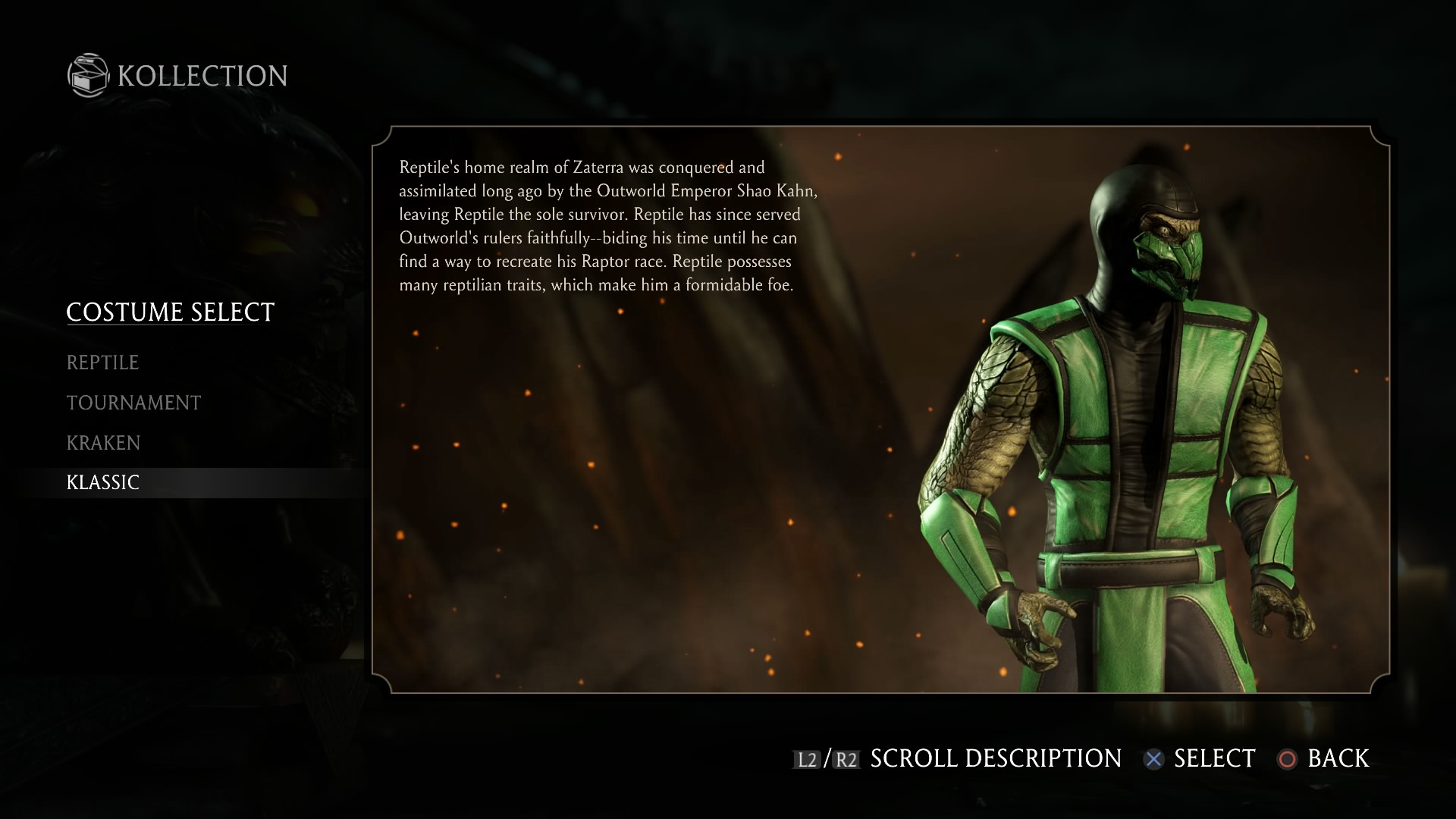1456x819 pixels.
Task: Highlight the TOURNAMENT costume option
Action: coord(133,402)
